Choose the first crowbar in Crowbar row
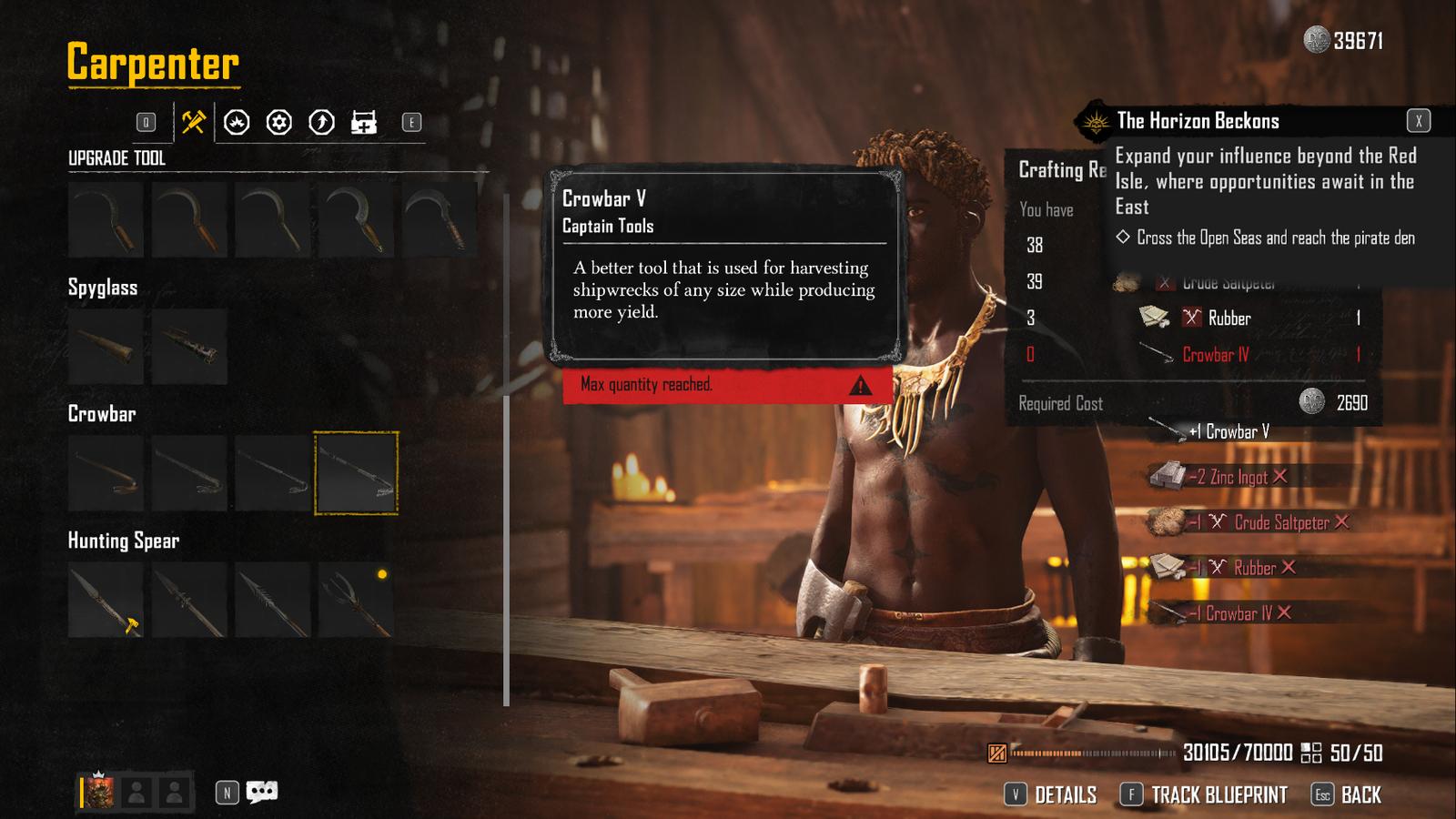 106,473
